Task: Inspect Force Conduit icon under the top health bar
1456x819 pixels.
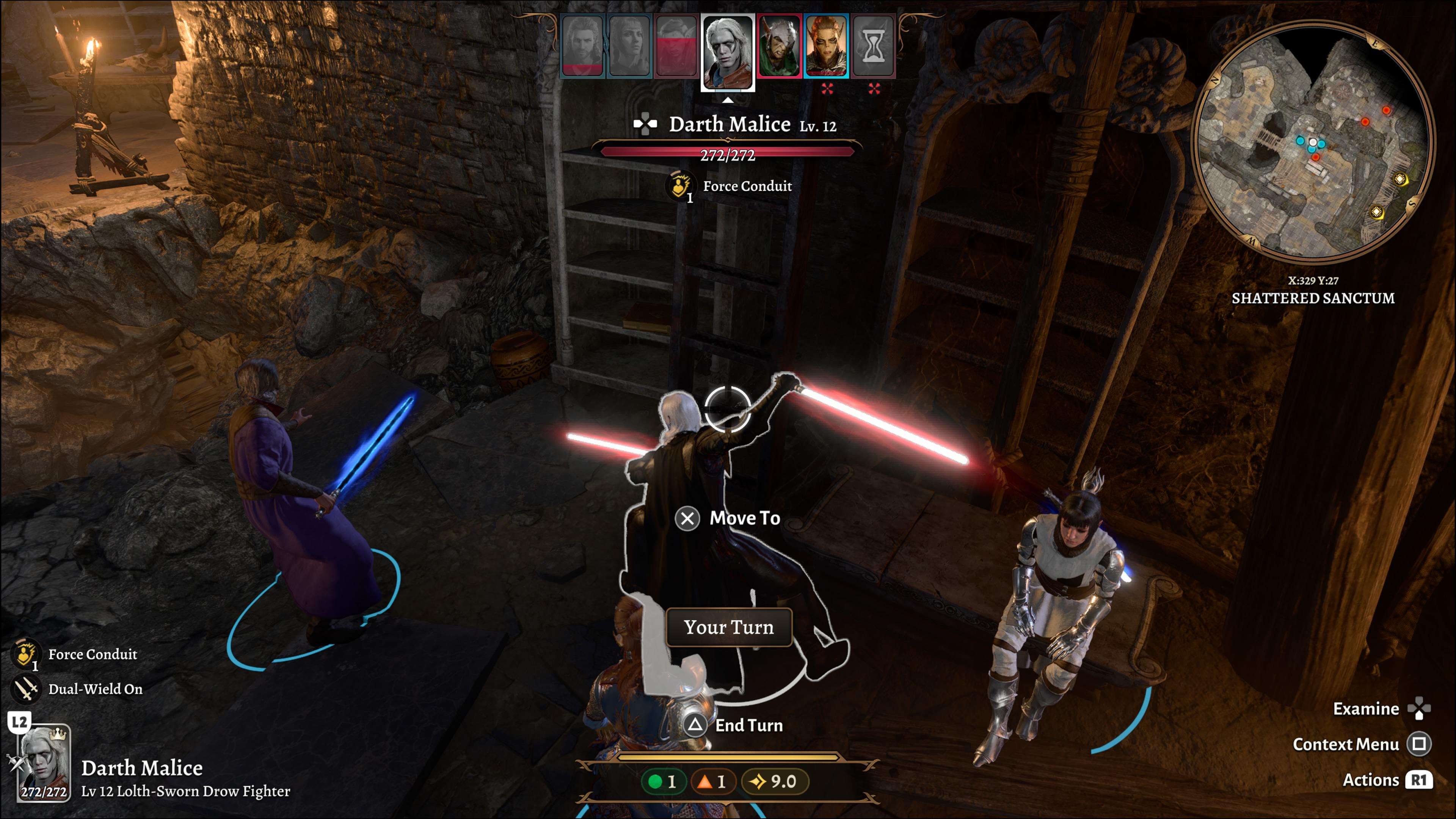Action: tap(680, 186)
